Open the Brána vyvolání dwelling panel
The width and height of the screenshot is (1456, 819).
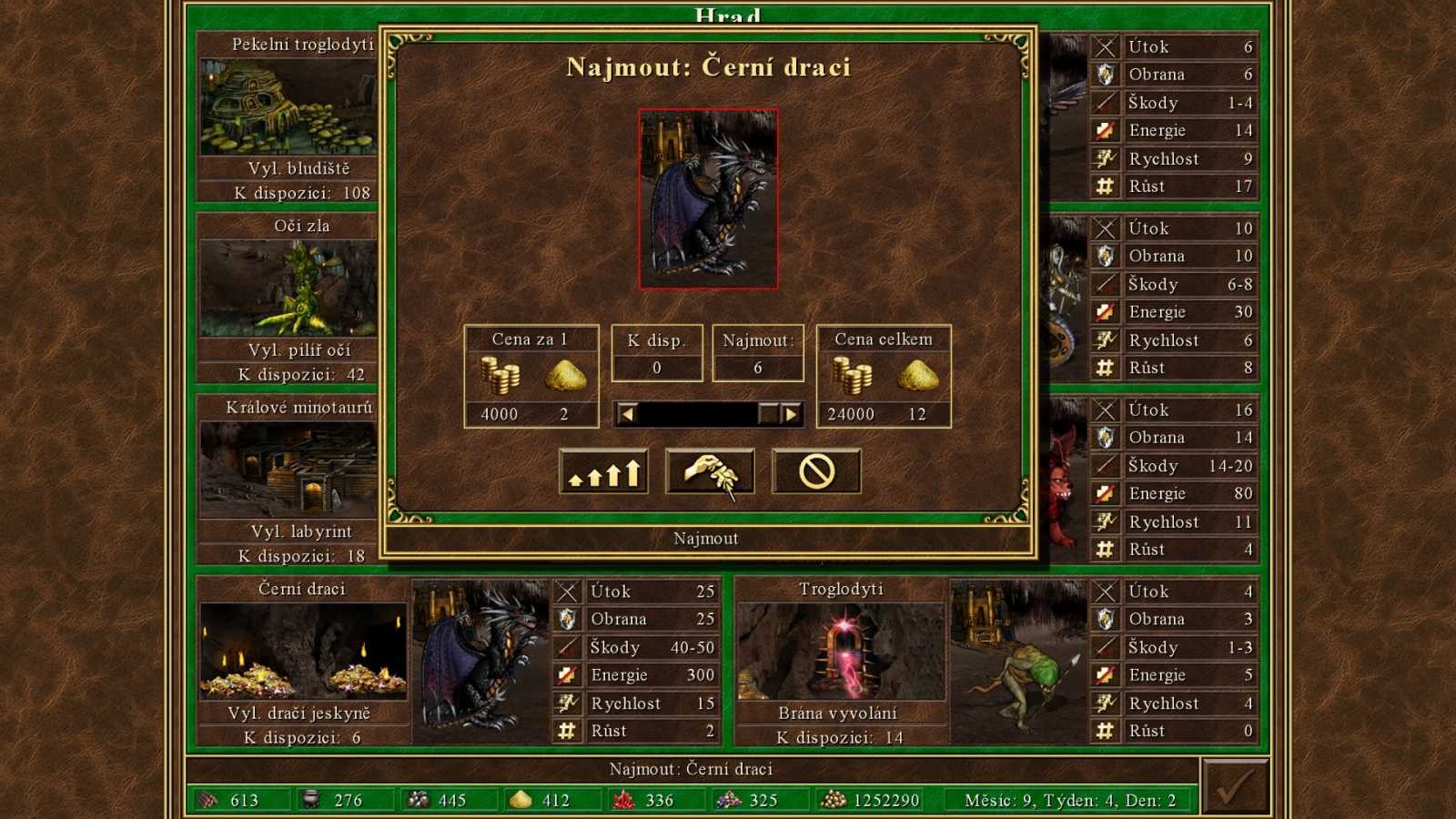(842, 651)
